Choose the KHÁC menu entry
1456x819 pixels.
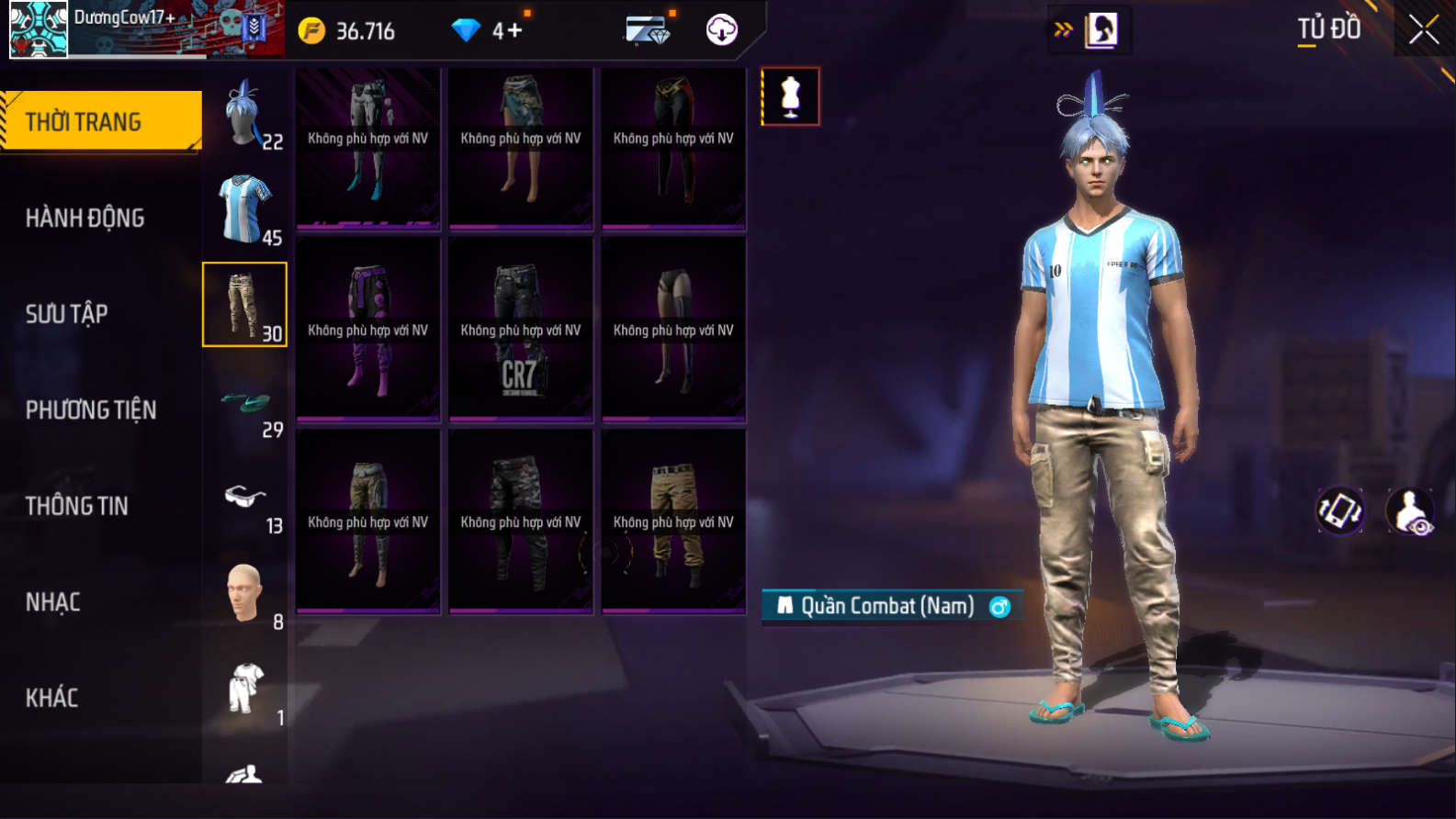pyautogui.click(x=51, y=698)
